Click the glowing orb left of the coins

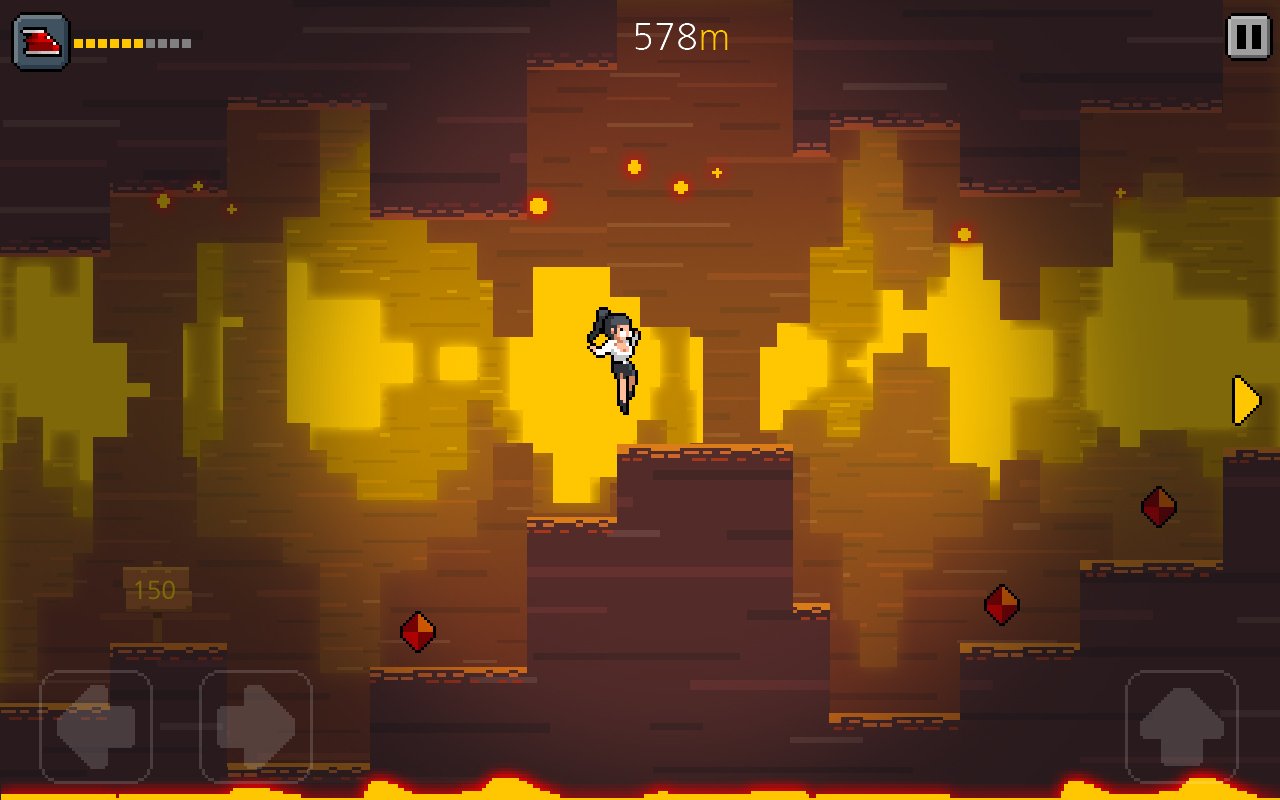(x=538, y=205)
